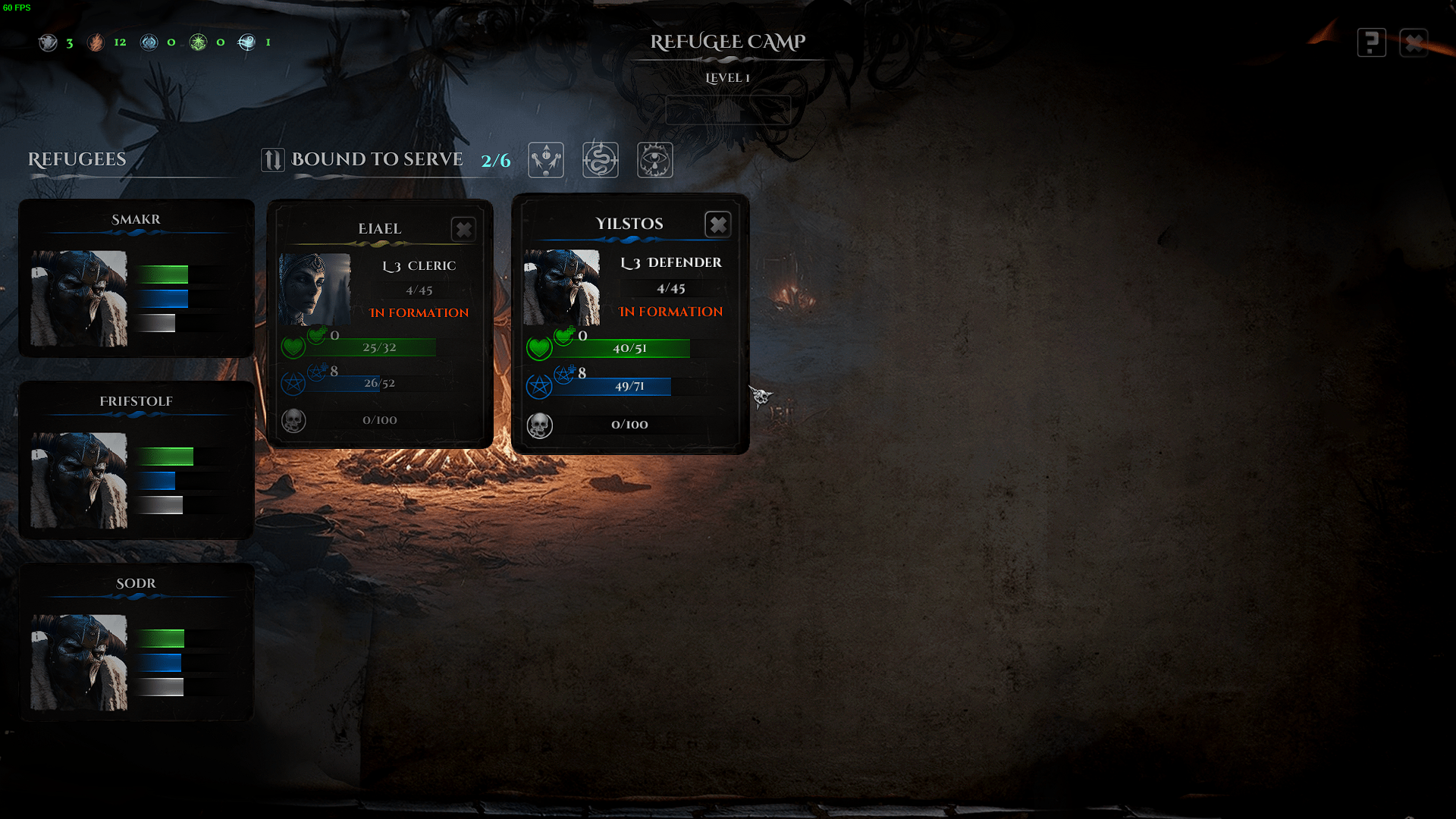
Task: Select the Smakr refugee card
Action: 136,278
